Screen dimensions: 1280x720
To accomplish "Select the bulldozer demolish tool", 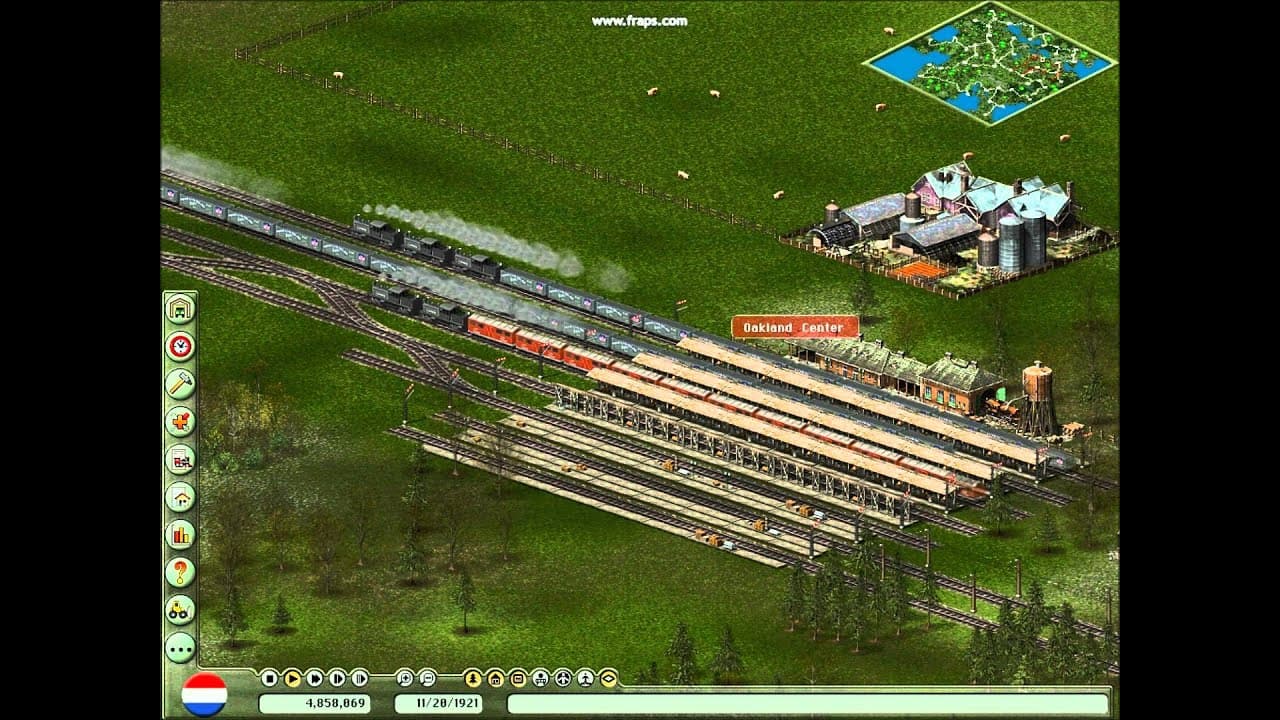I will click(180, 609).
